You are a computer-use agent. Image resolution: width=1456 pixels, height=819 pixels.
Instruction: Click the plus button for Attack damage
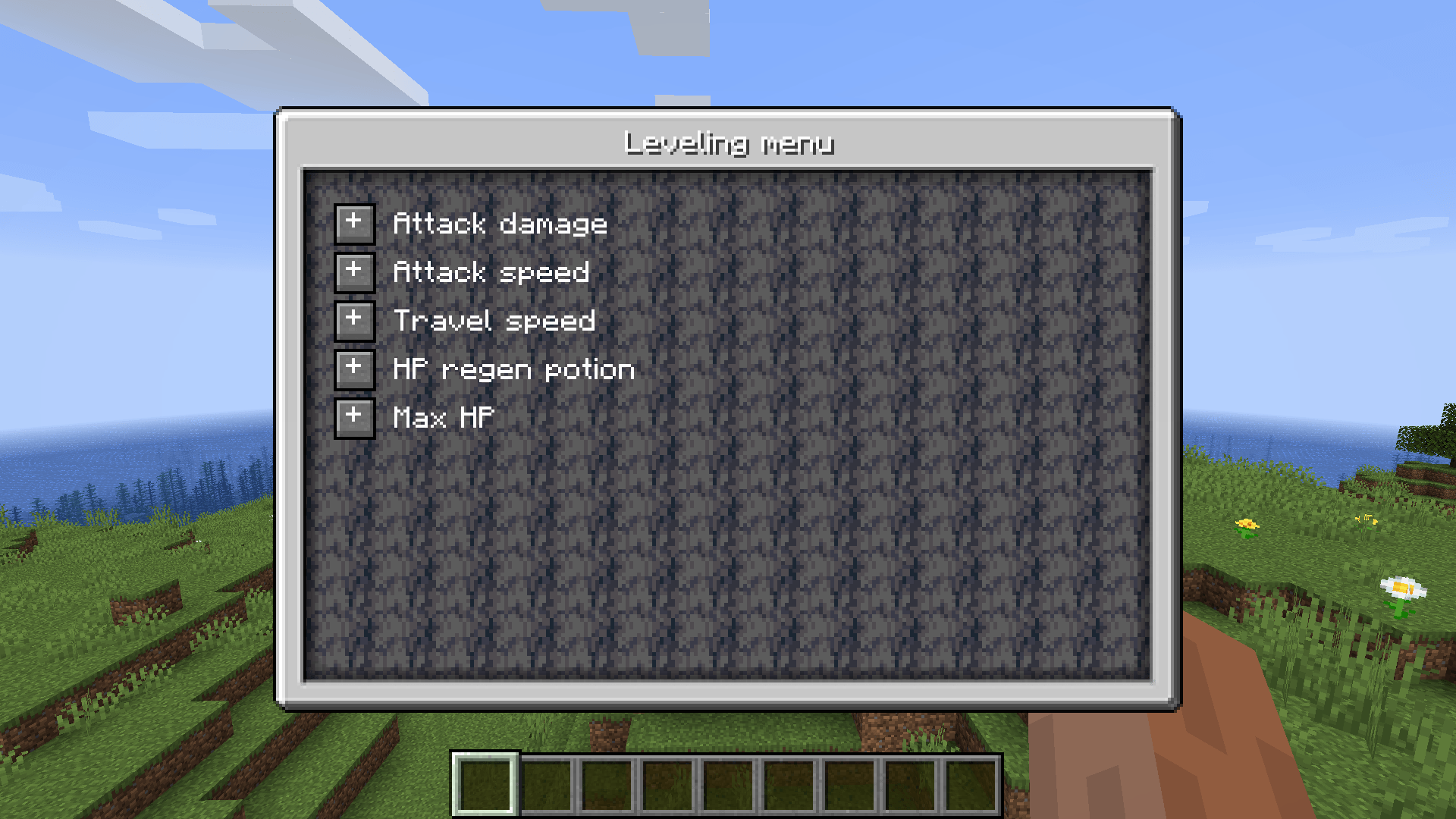[354, 223]
